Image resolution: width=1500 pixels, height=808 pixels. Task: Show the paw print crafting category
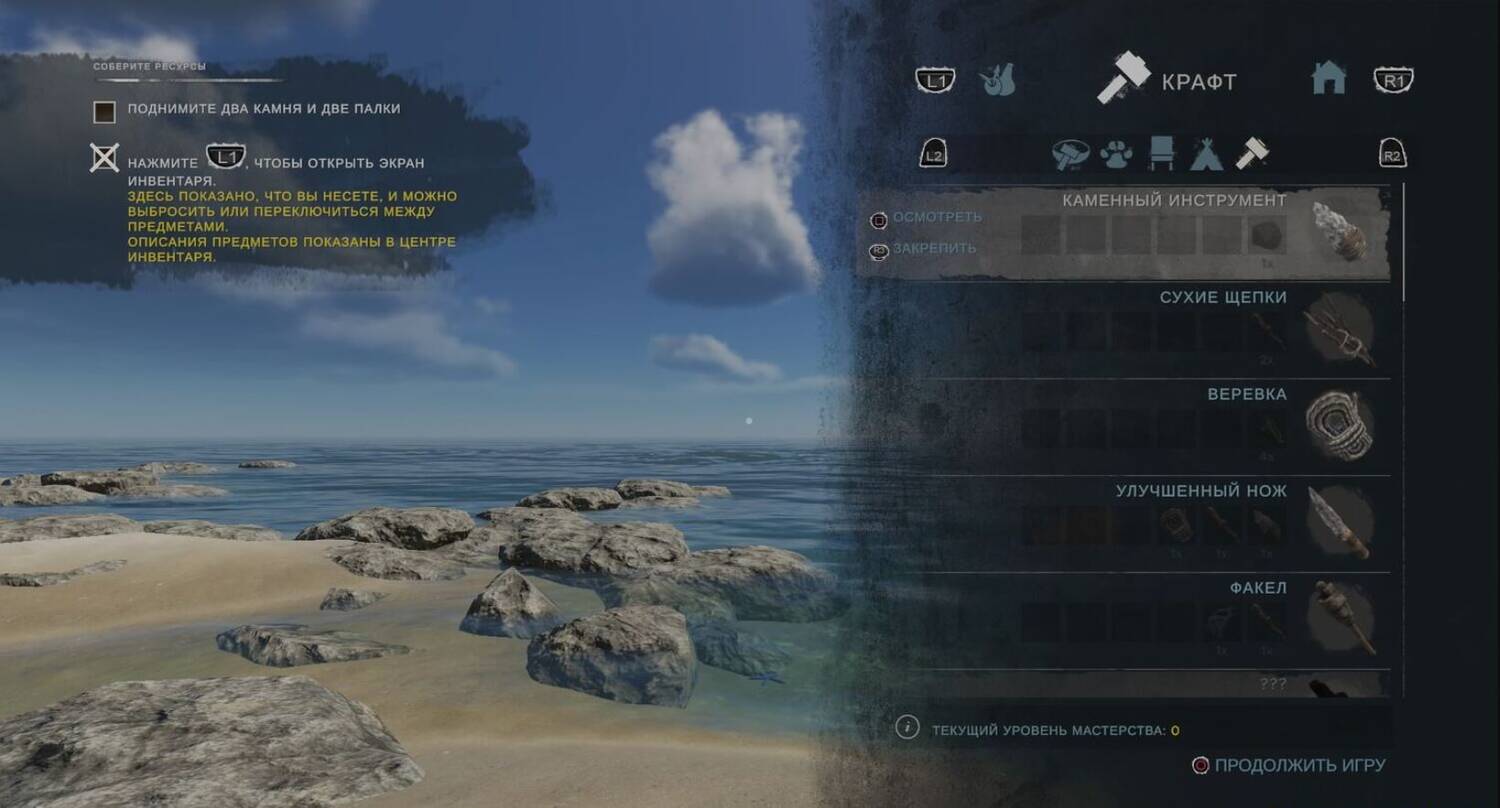point(1116,154)
